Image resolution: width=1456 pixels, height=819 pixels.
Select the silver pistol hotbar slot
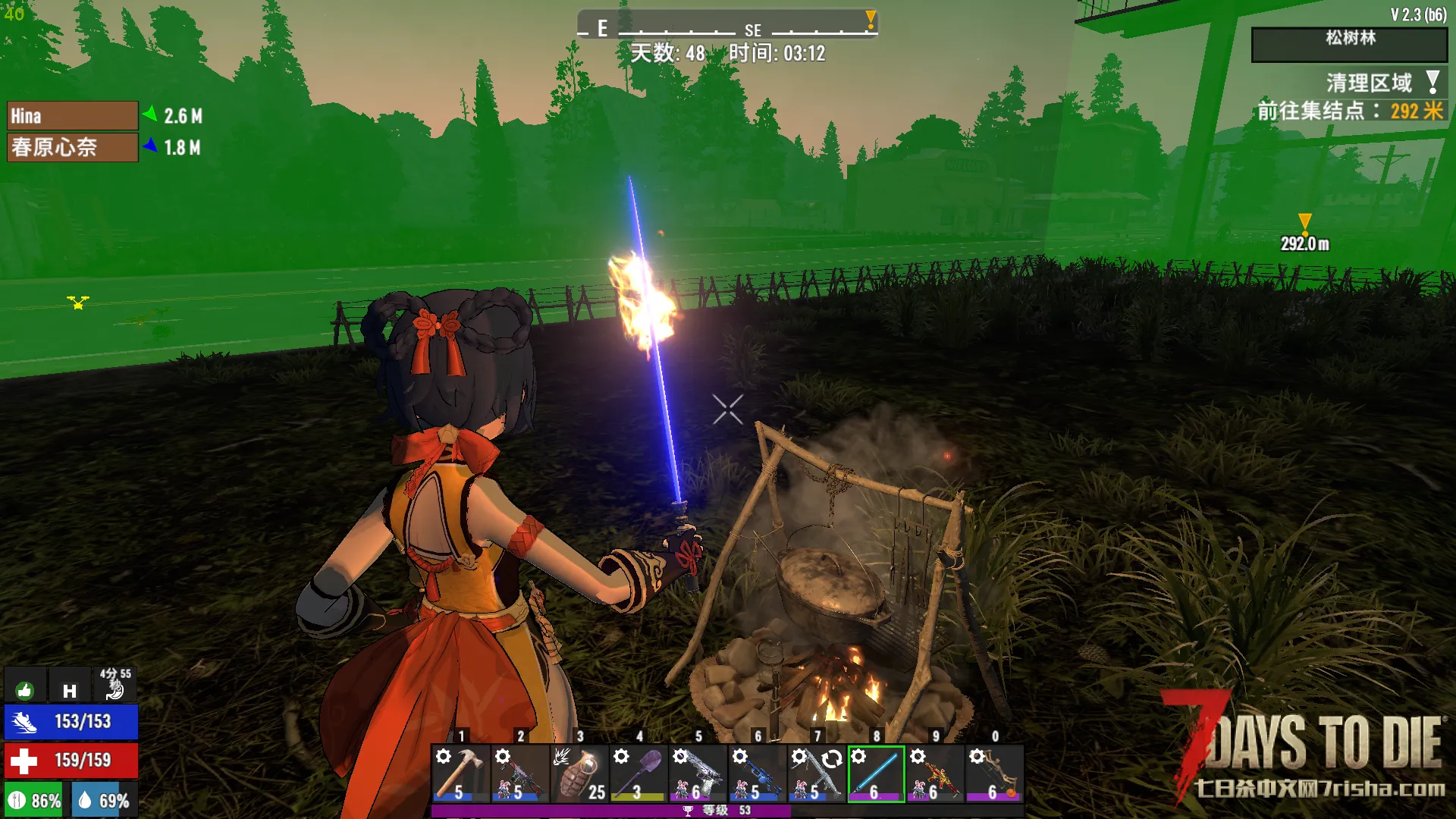pos(698,773)
